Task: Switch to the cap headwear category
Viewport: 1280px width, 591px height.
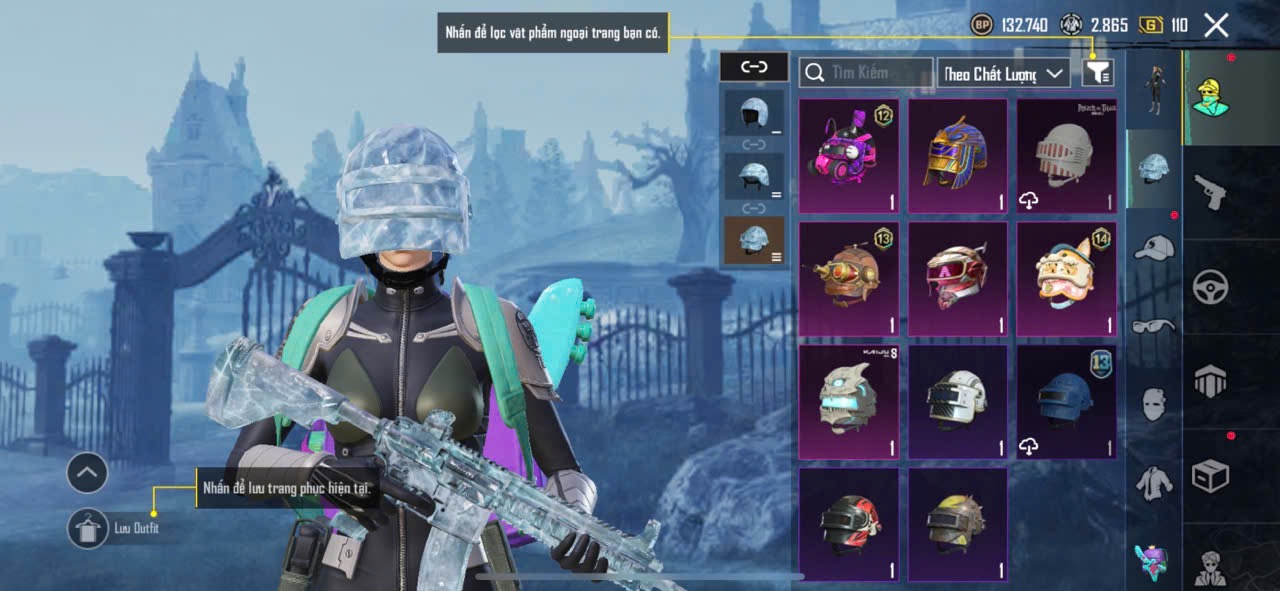Action: pos(1153,247)
